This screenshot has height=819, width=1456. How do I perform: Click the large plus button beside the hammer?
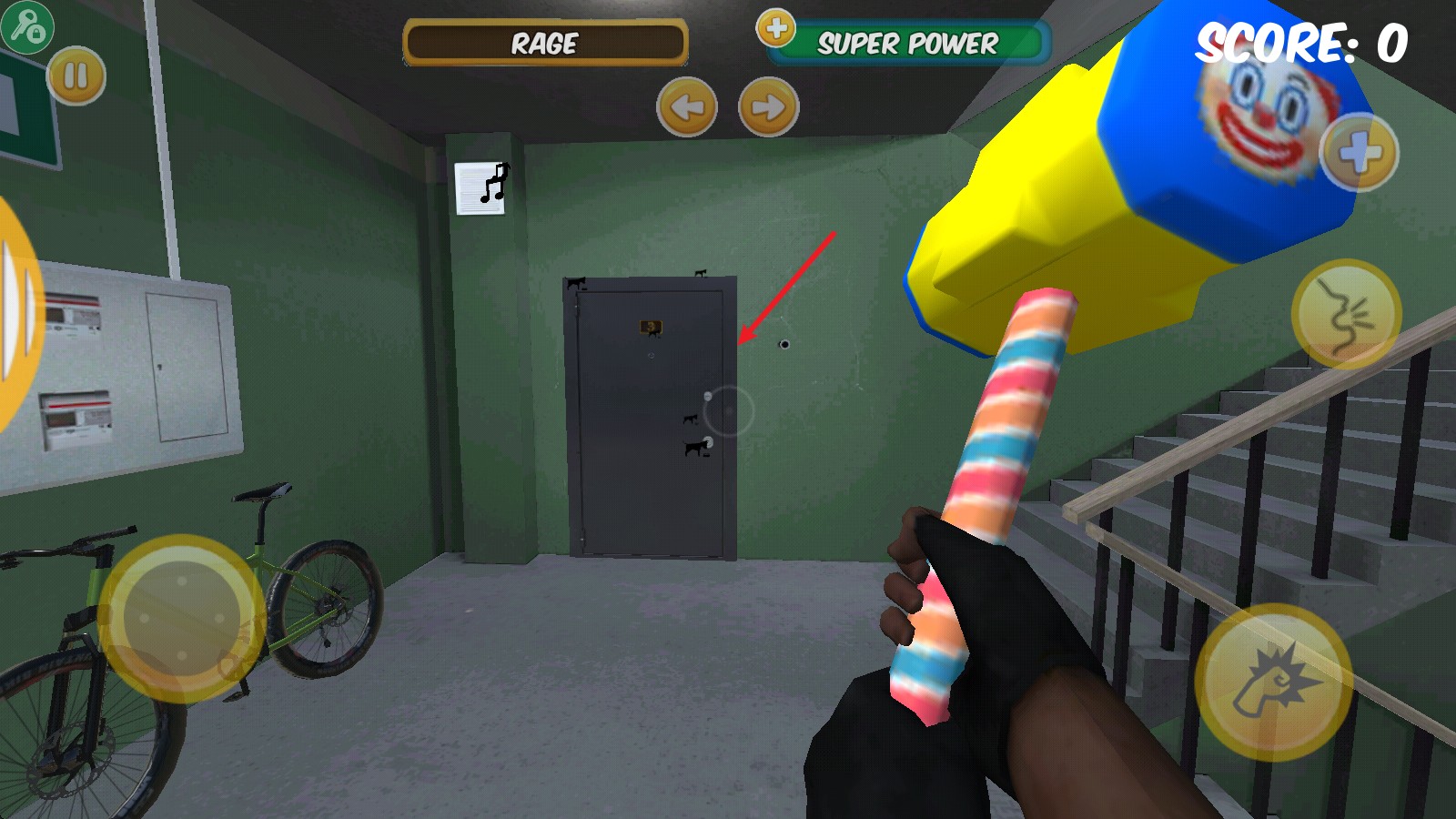(x=1359, y=152)
